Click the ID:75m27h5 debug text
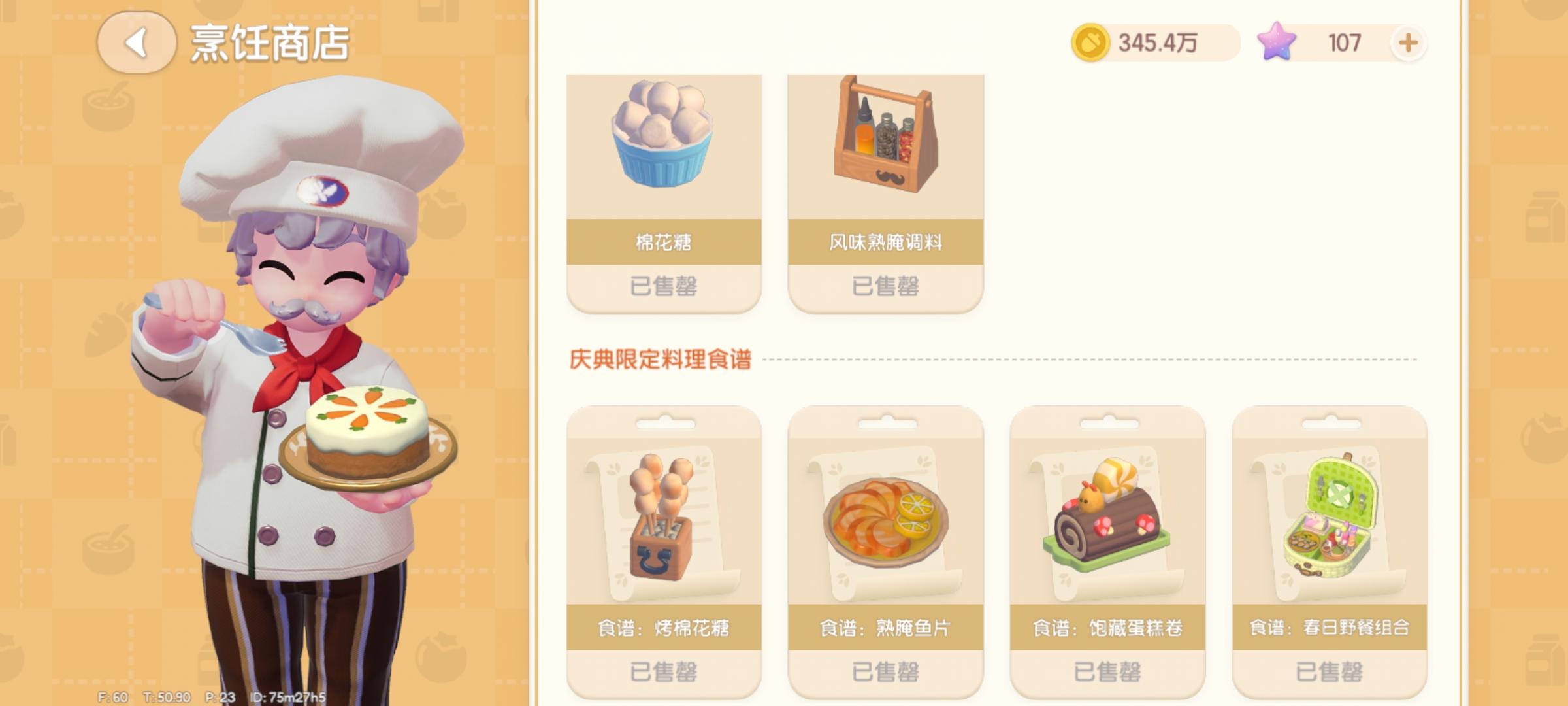 click(287, 698)
